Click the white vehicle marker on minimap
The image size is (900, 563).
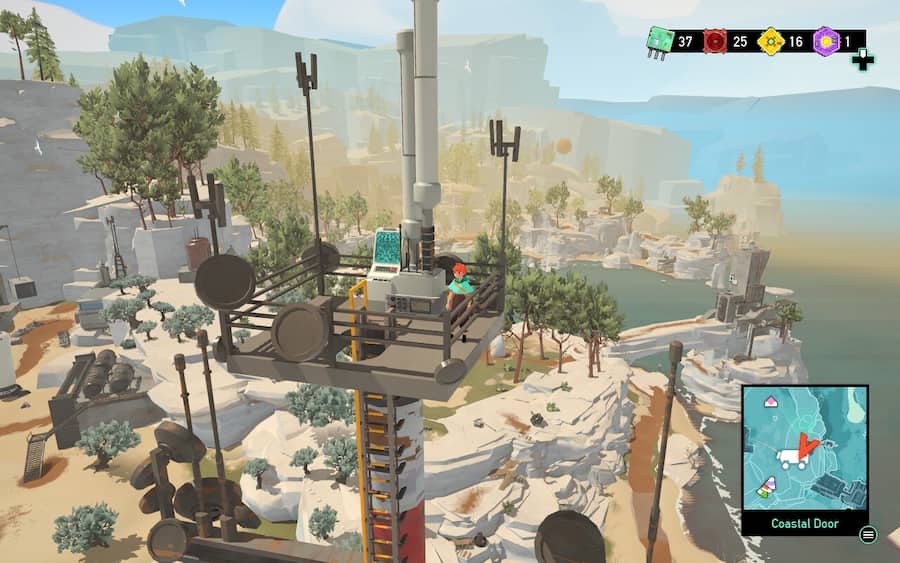(792, 459)
